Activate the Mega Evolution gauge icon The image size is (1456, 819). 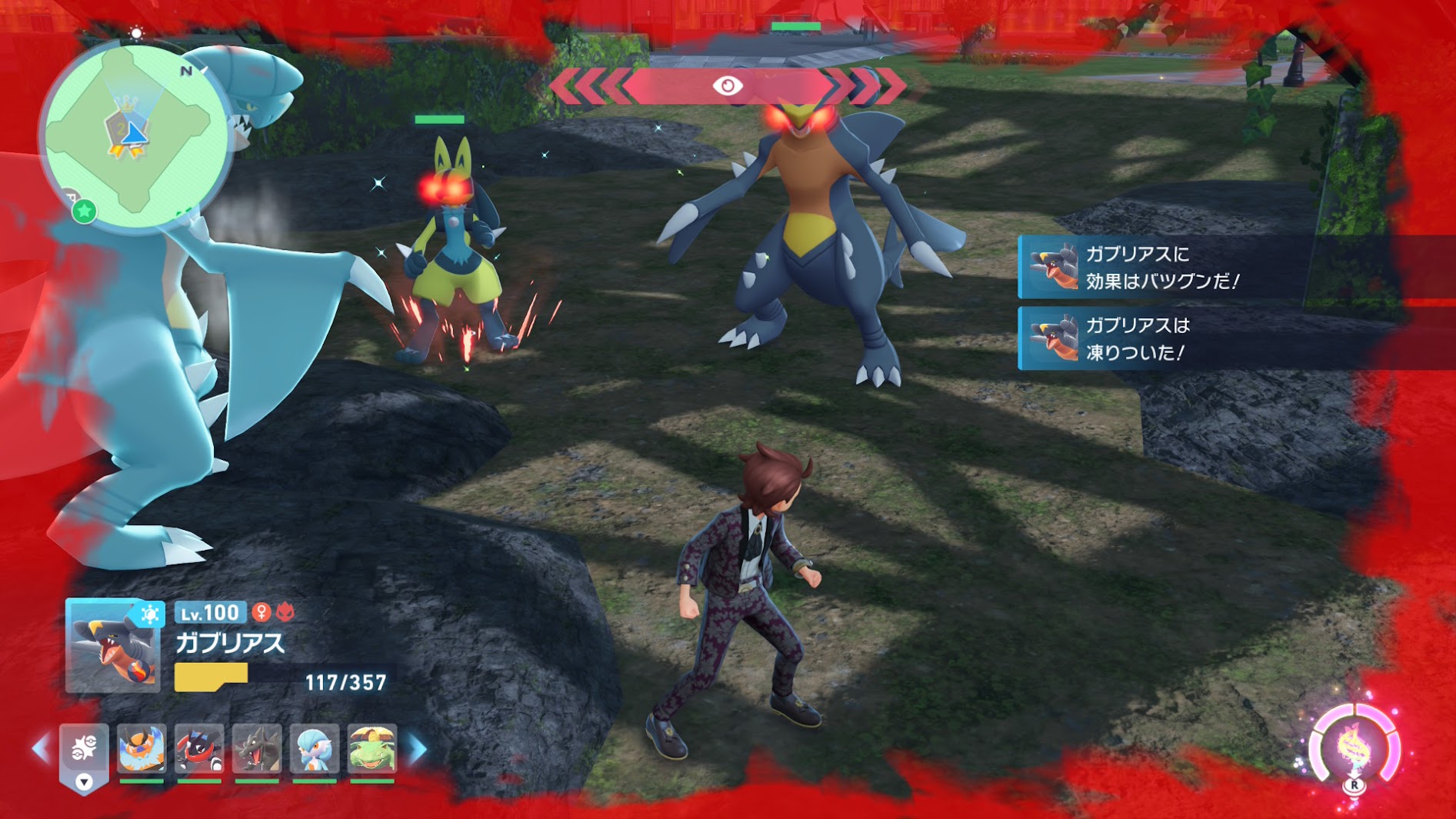coord(1354,747)
